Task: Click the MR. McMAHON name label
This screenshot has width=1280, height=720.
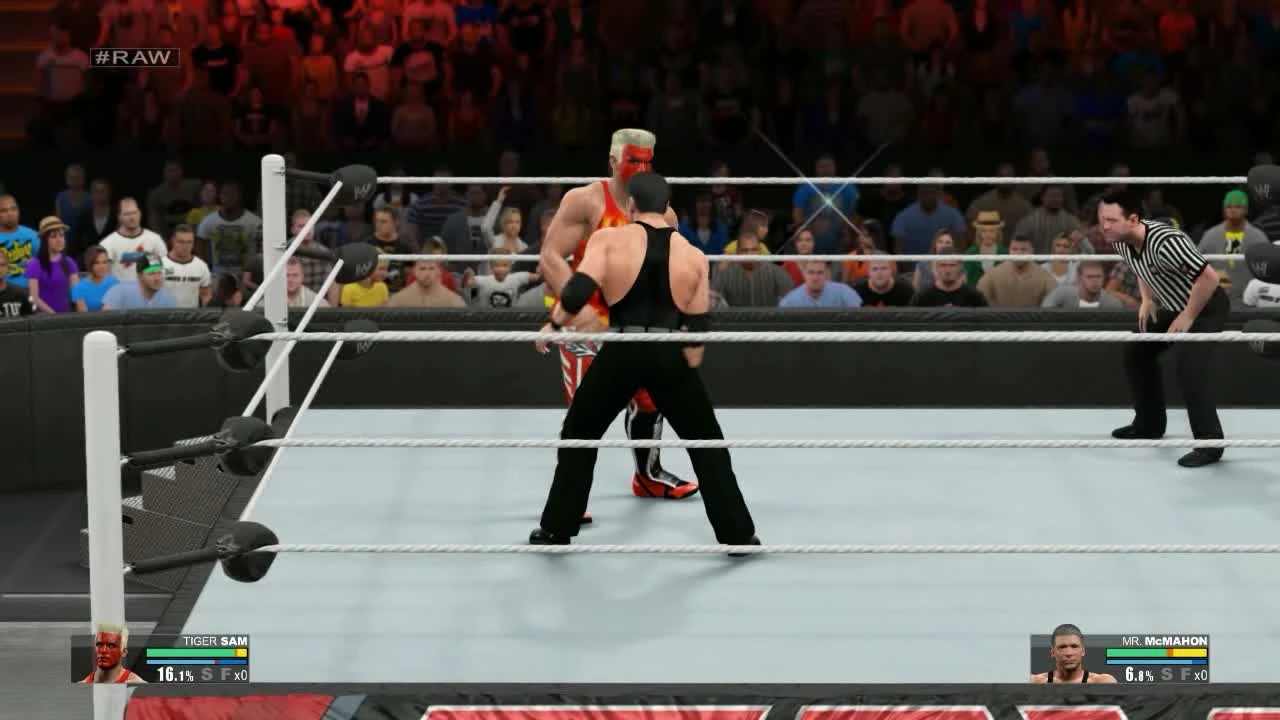Action: click(1163, 640)
